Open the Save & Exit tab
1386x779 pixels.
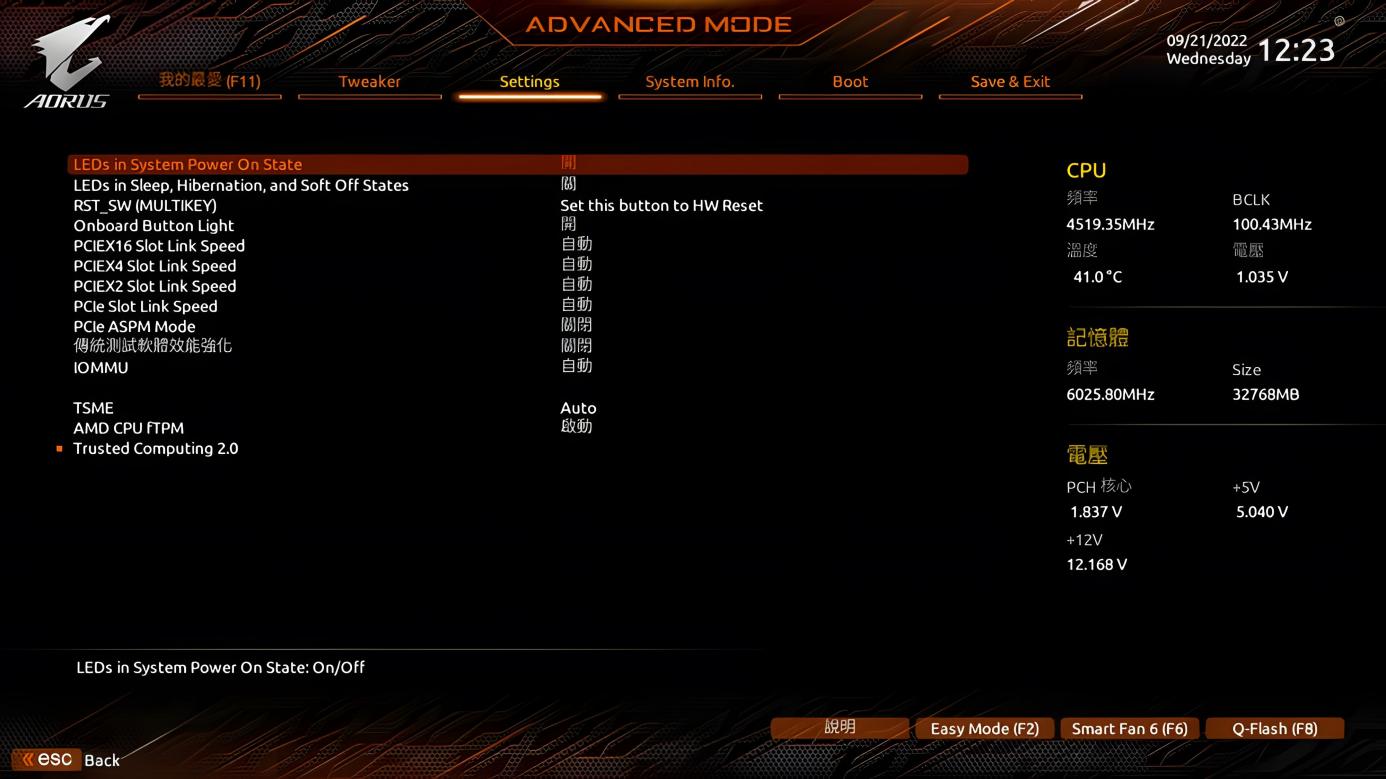[1010, 82]
